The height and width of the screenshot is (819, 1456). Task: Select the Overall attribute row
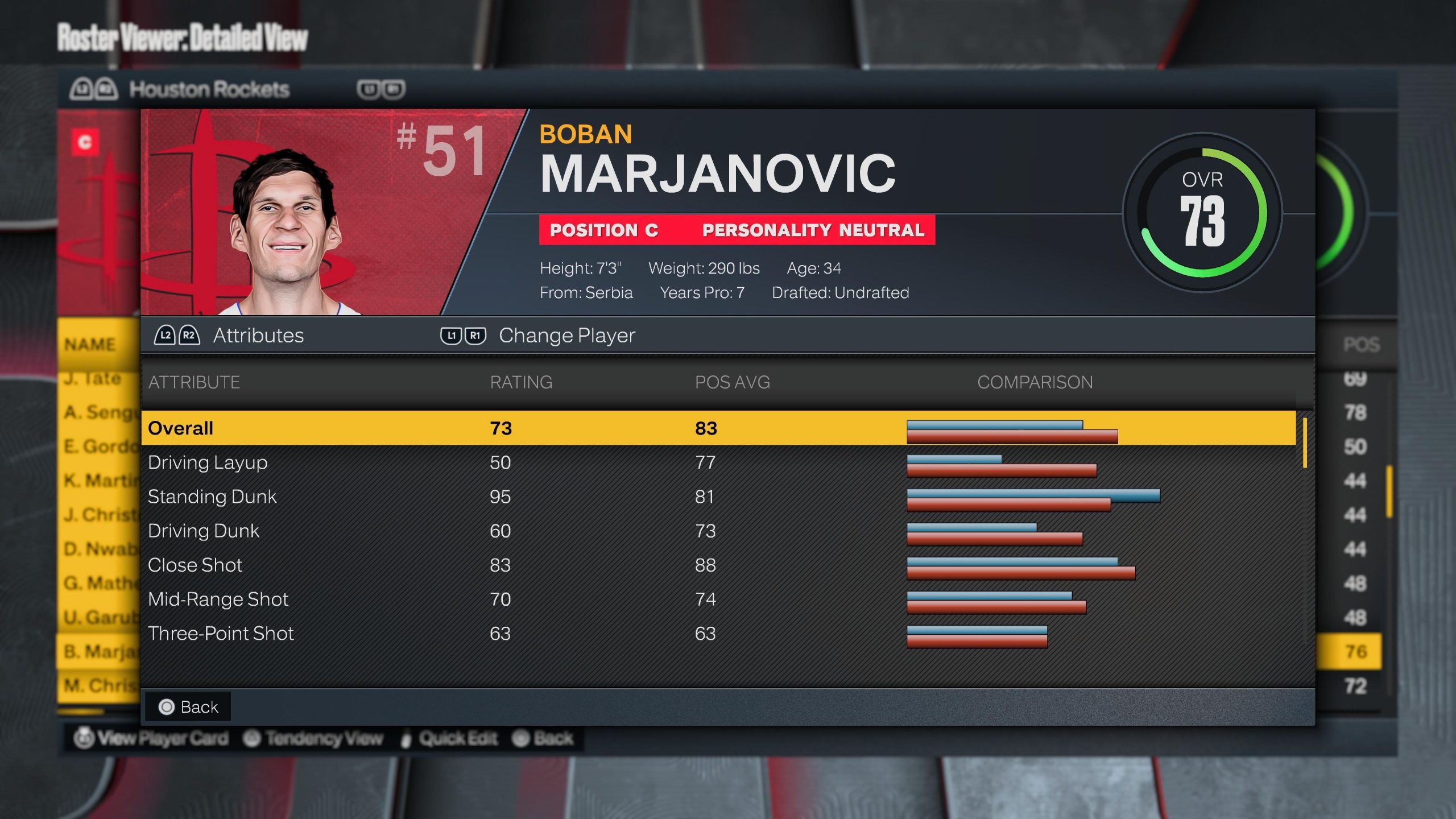click(x=718, y=428)
